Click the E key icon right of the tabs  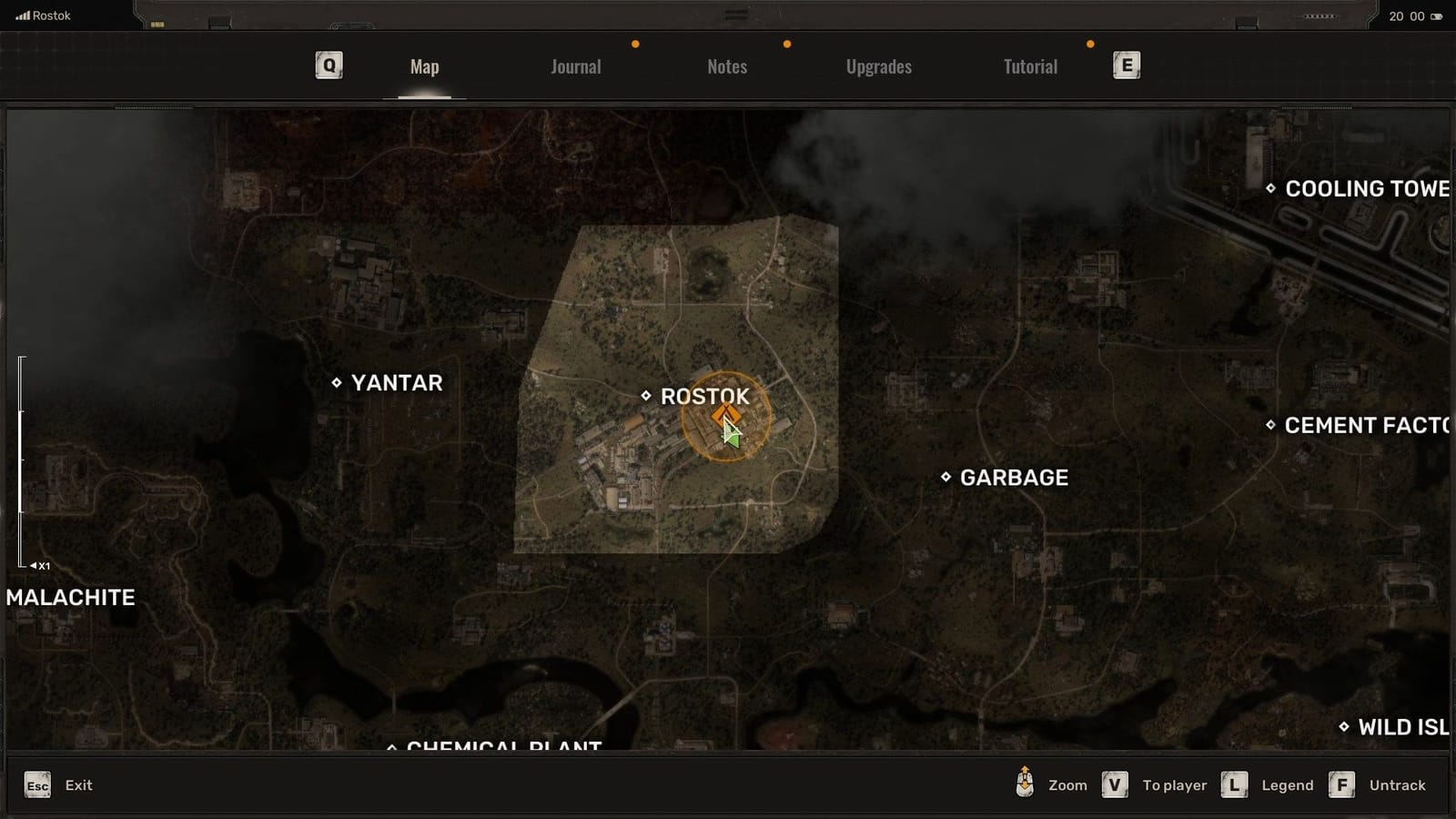pos(1126,65)
